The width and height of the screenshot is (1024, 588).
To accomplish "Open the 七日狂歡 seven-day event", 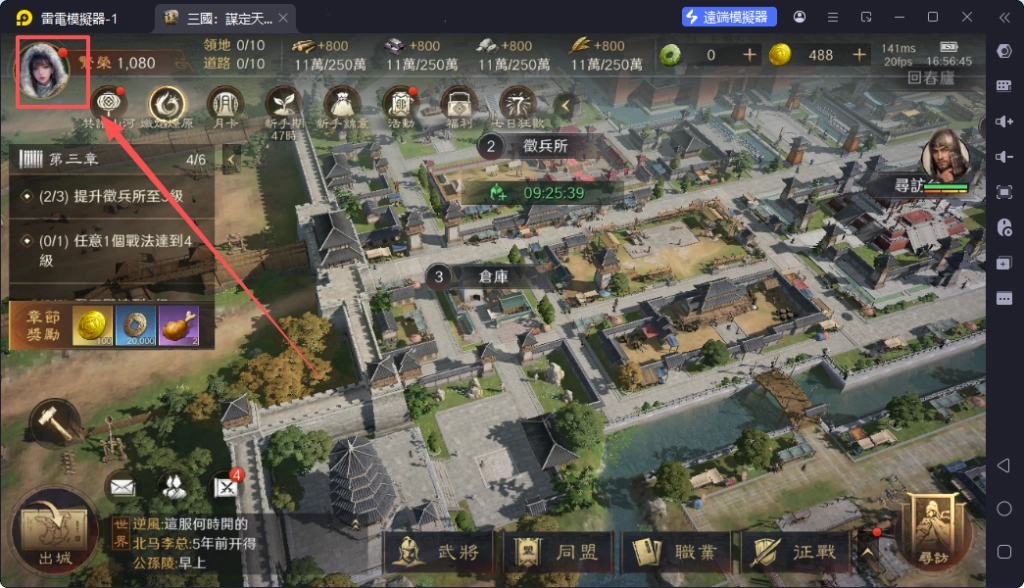I will (518, 103).
